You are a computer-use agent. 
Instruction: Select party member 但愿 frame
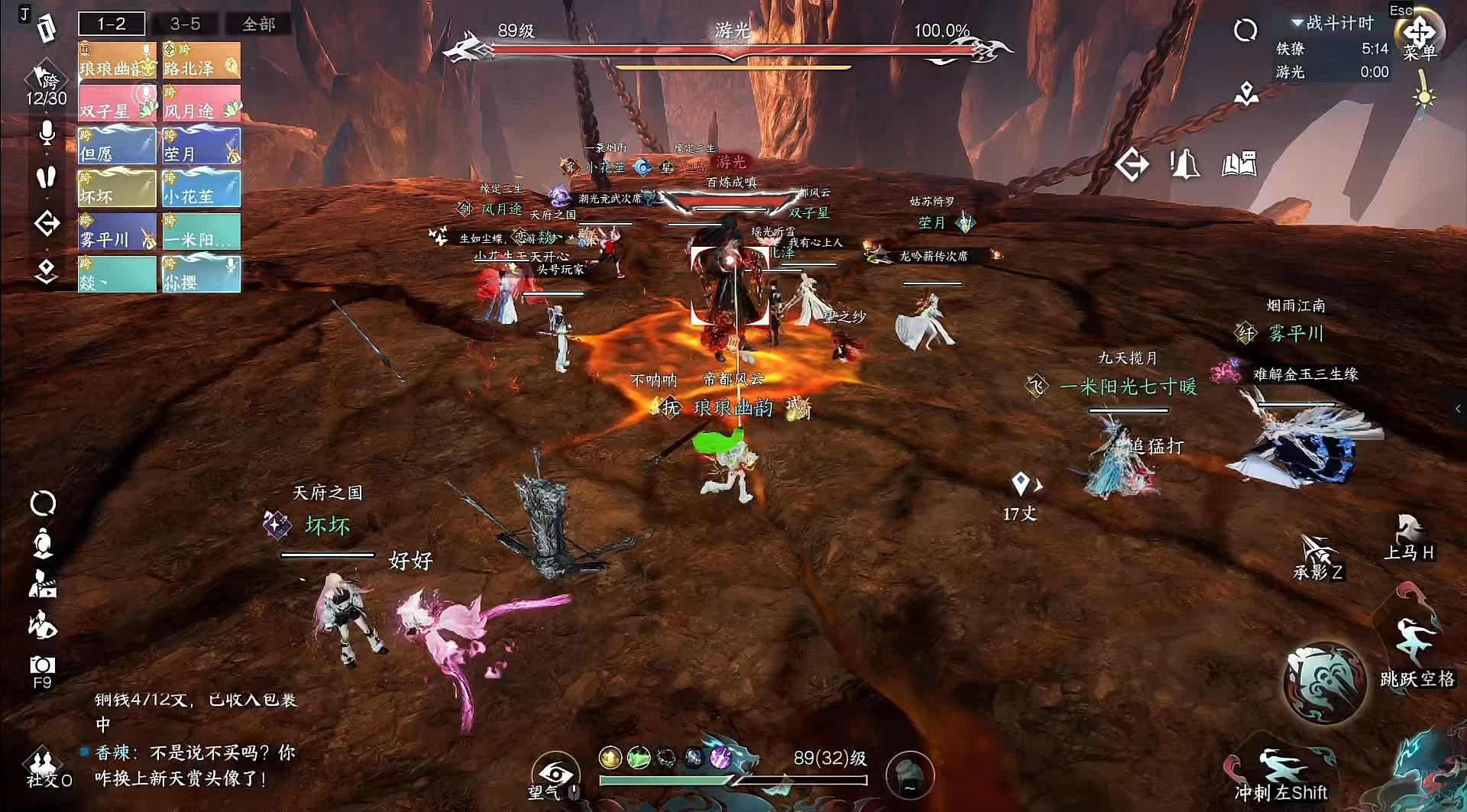(x=117, y=146)
